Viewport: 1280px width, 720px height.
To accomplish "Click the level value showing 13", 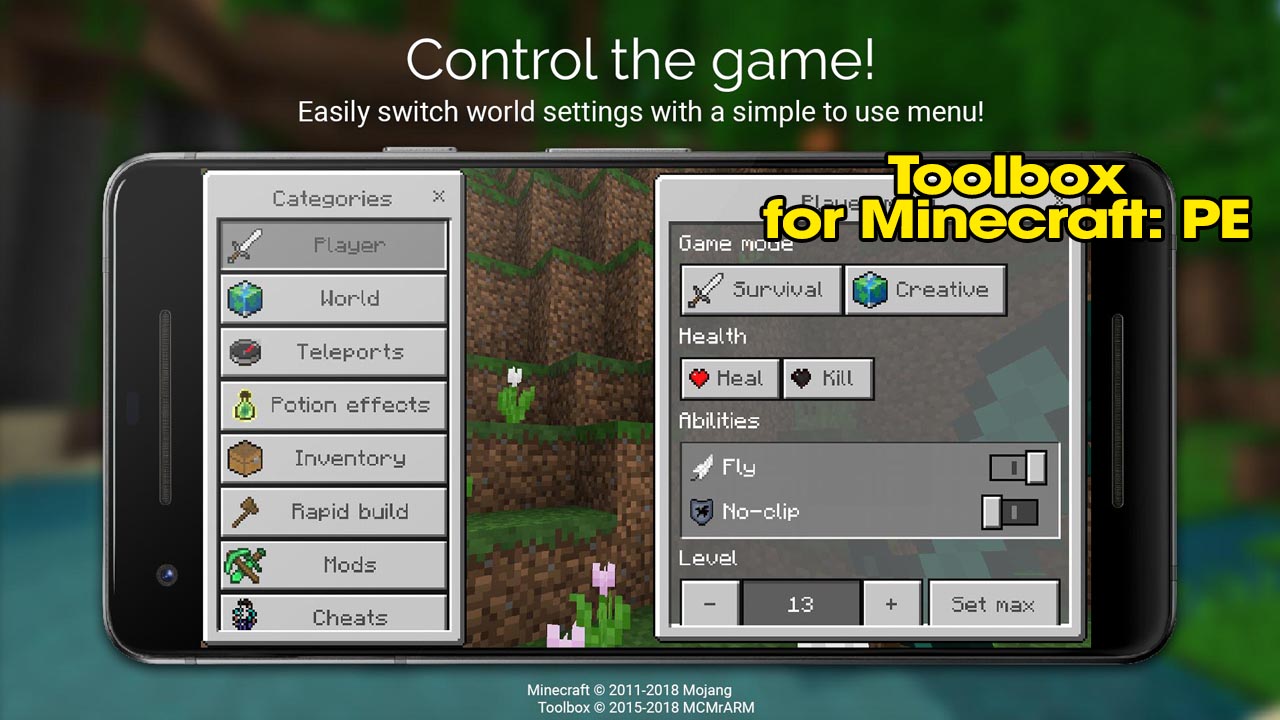I will [x=800, y=603].
